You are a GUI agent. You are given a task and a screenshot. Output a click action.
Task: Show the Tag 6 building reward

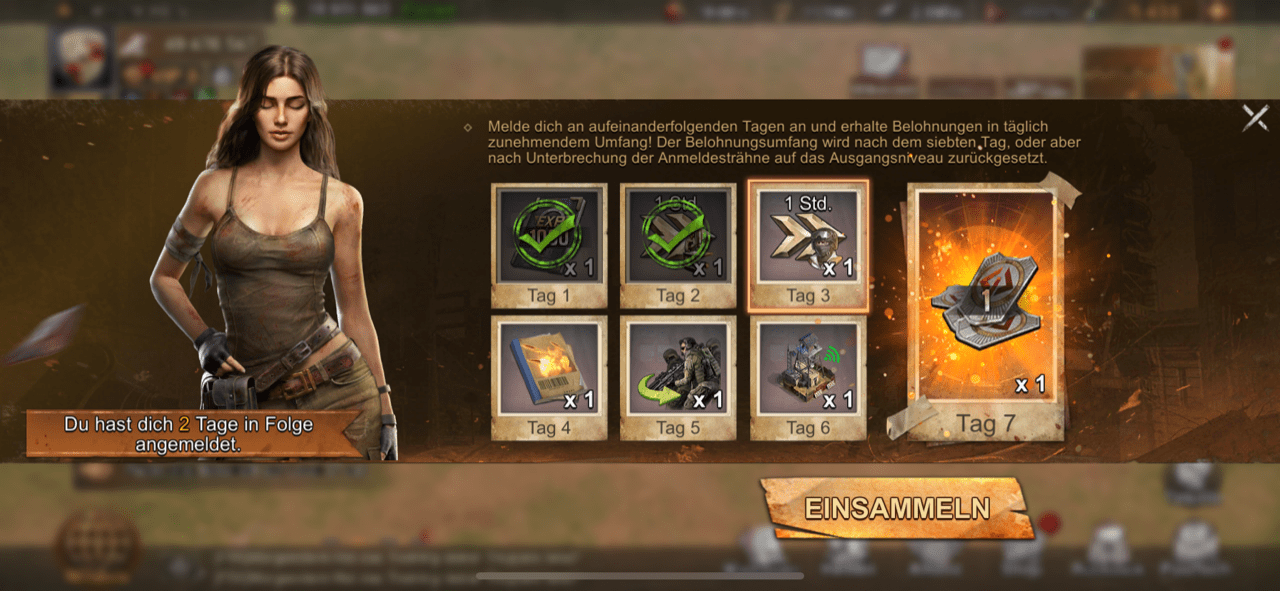click(808, 377)
